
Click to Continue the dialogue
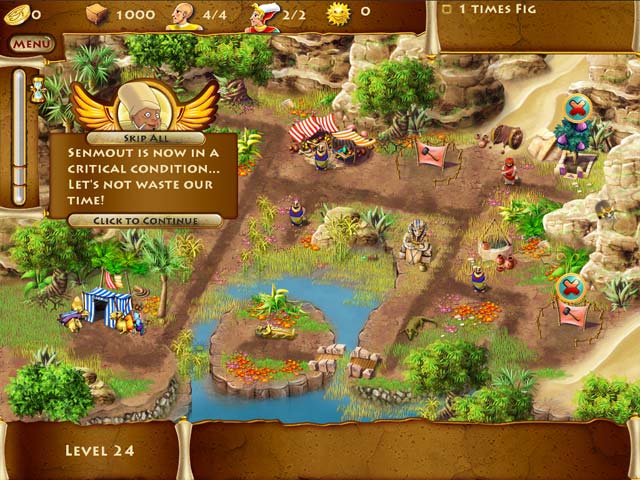pos(145,220)
